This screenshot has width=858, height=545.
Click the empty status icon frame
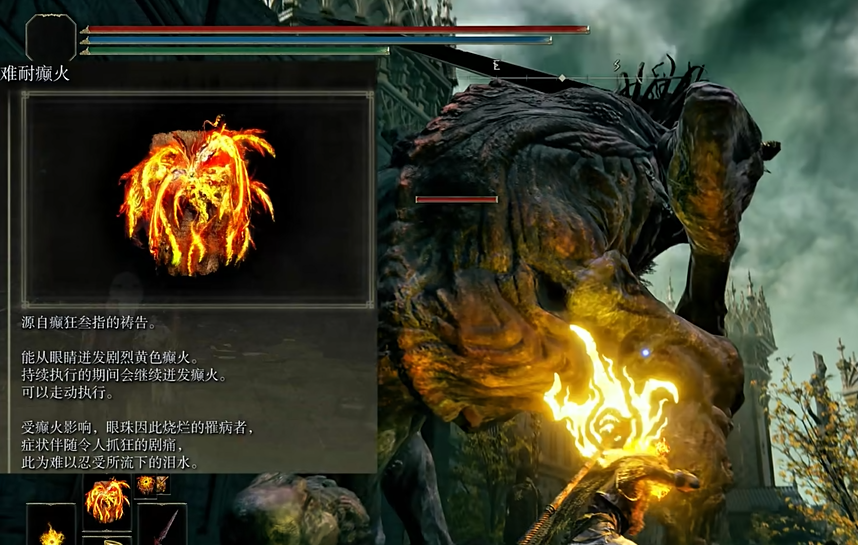point(51,39)
